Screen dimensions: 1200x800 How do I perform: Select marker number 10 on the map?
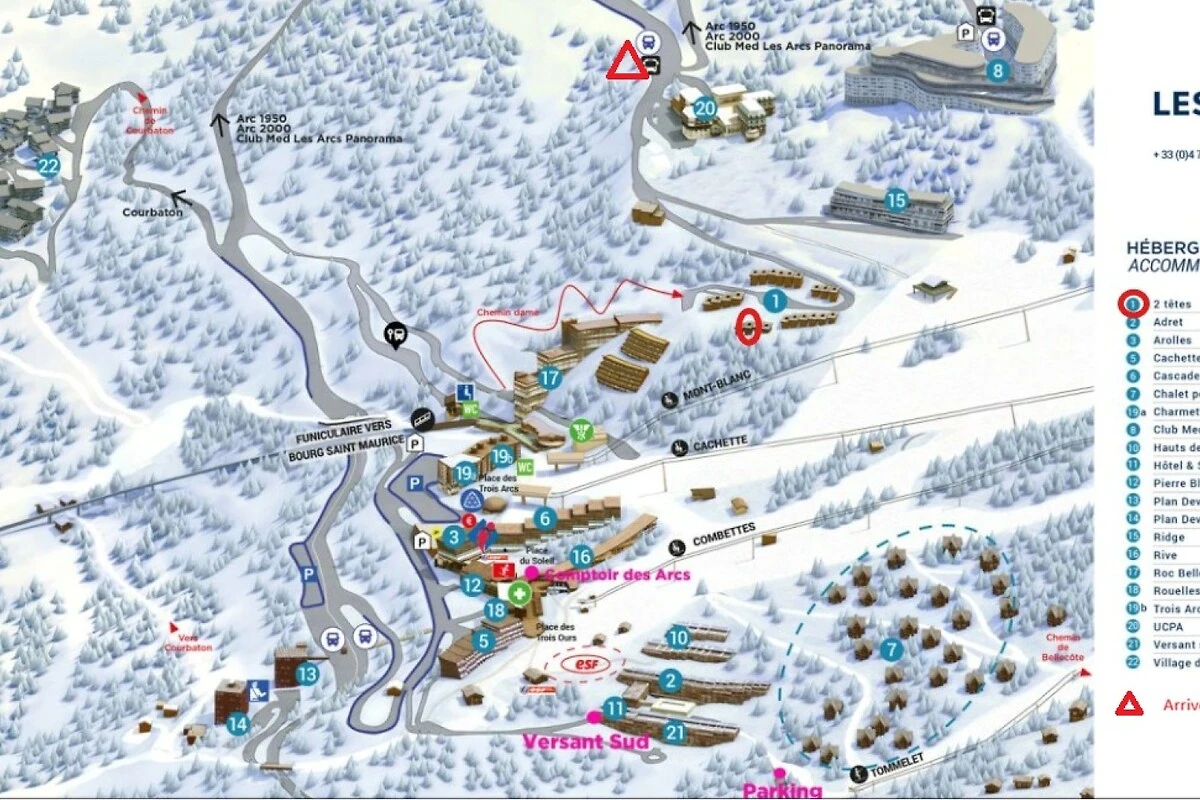tap(678, 637)
